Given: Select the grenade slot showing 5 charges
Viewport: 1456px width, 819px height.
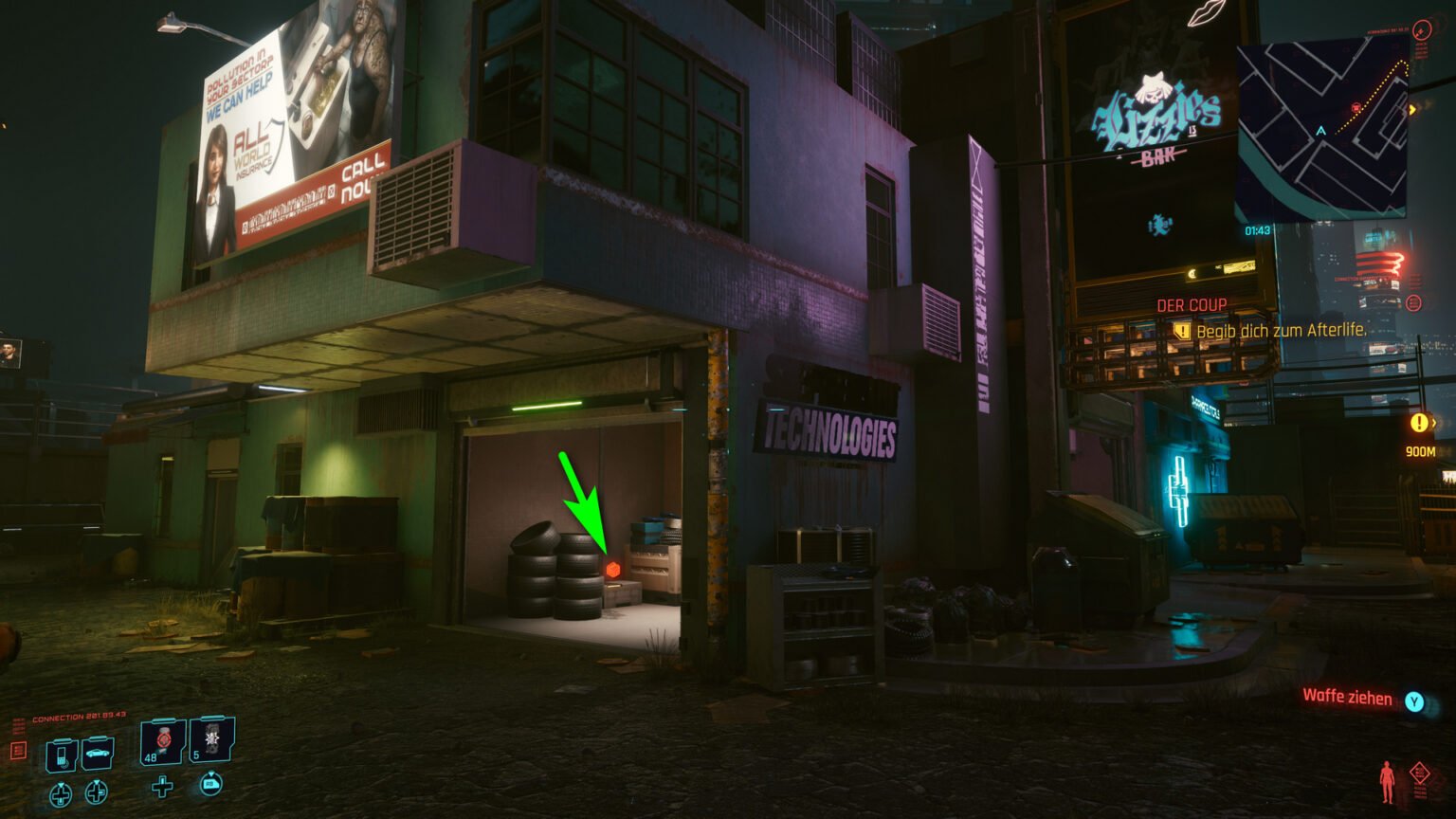Looking at the screenshot, I should pyautogui.click(x=210, y=741).
